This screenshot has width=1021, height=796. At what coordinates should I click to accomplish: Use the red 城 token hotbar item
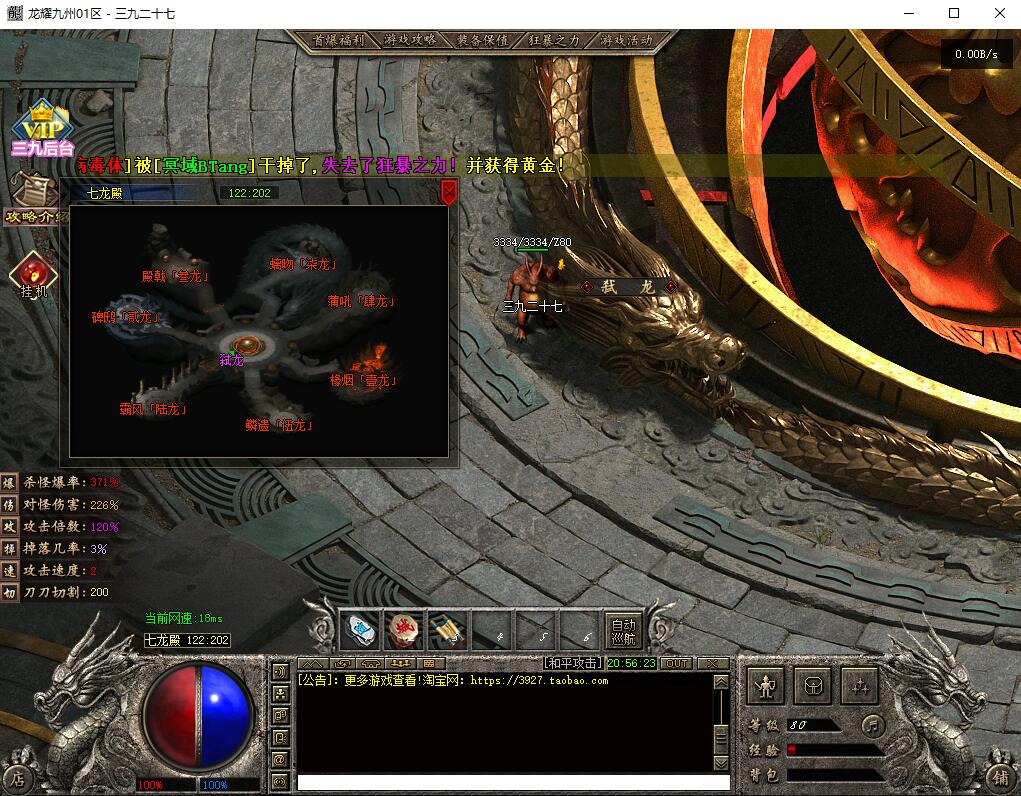coord(404,629)
